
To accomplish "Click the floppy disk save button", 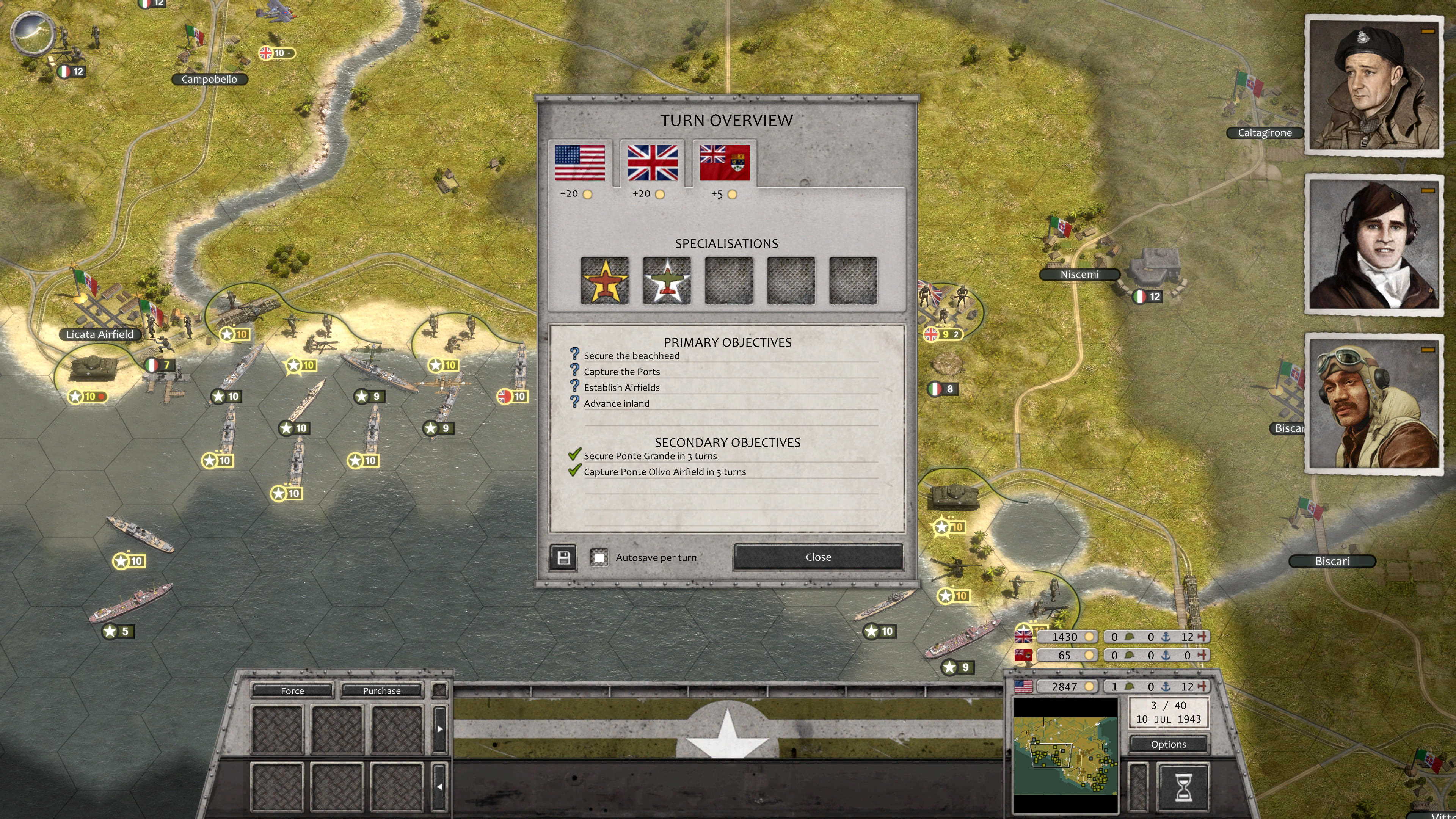I will 563,558.
